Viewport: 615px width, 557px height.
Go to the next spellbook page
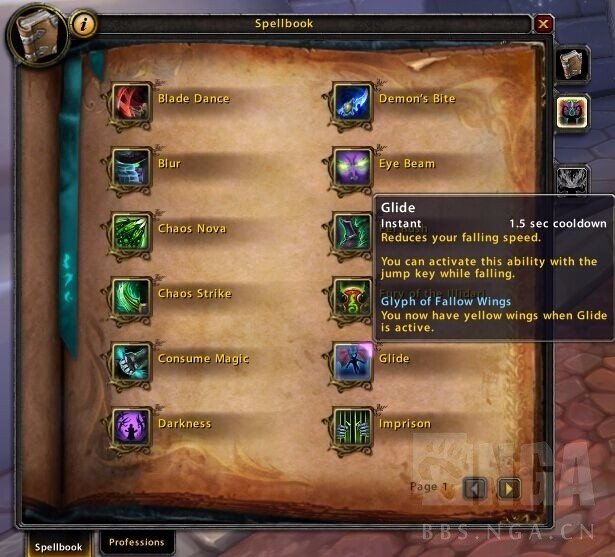pos(509,488)
